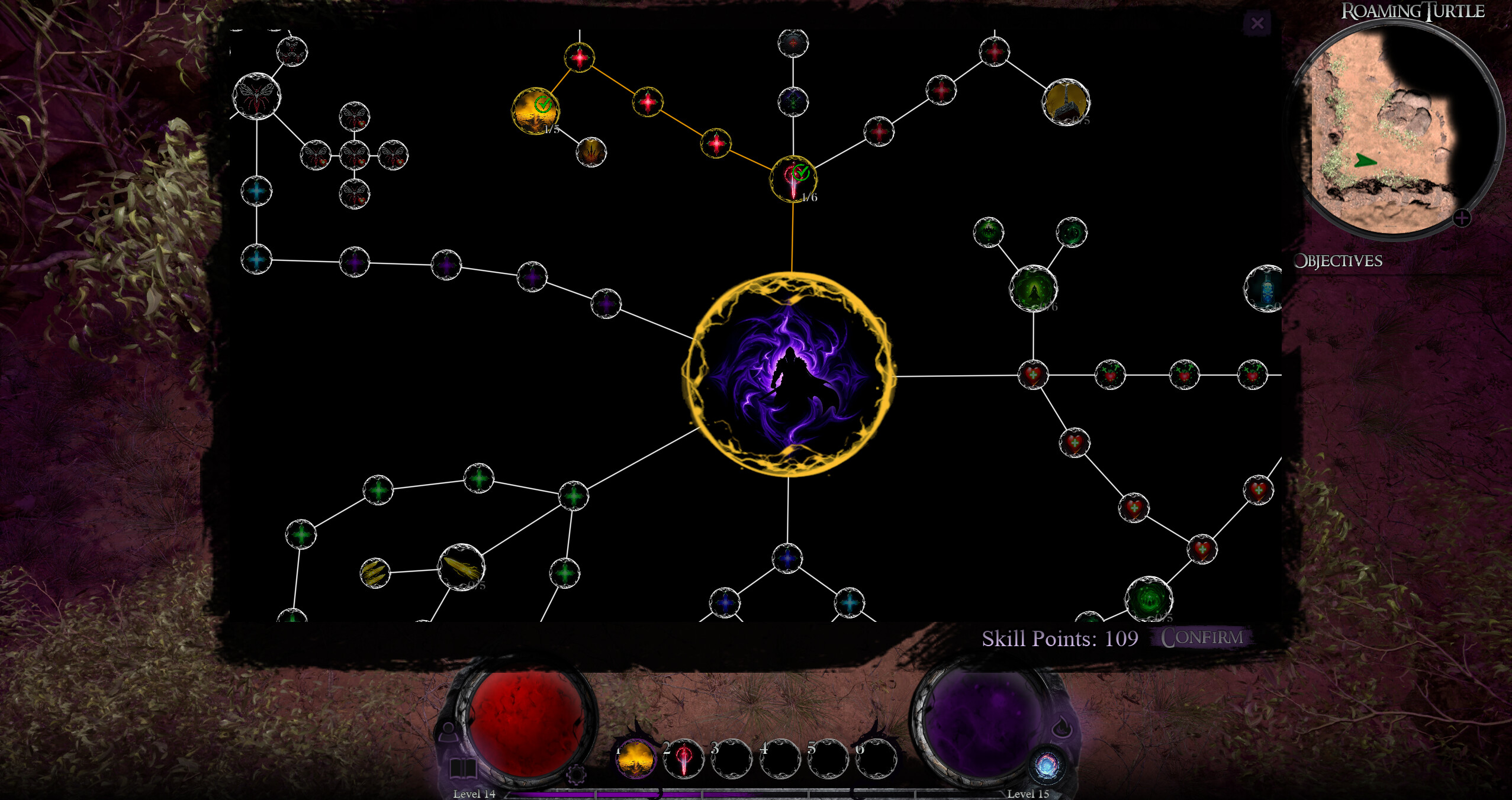This screenshot has height=800, width=1512.
Task: Select a red heart skill node
Action: pyautogui.click(x=1033, y=373)
